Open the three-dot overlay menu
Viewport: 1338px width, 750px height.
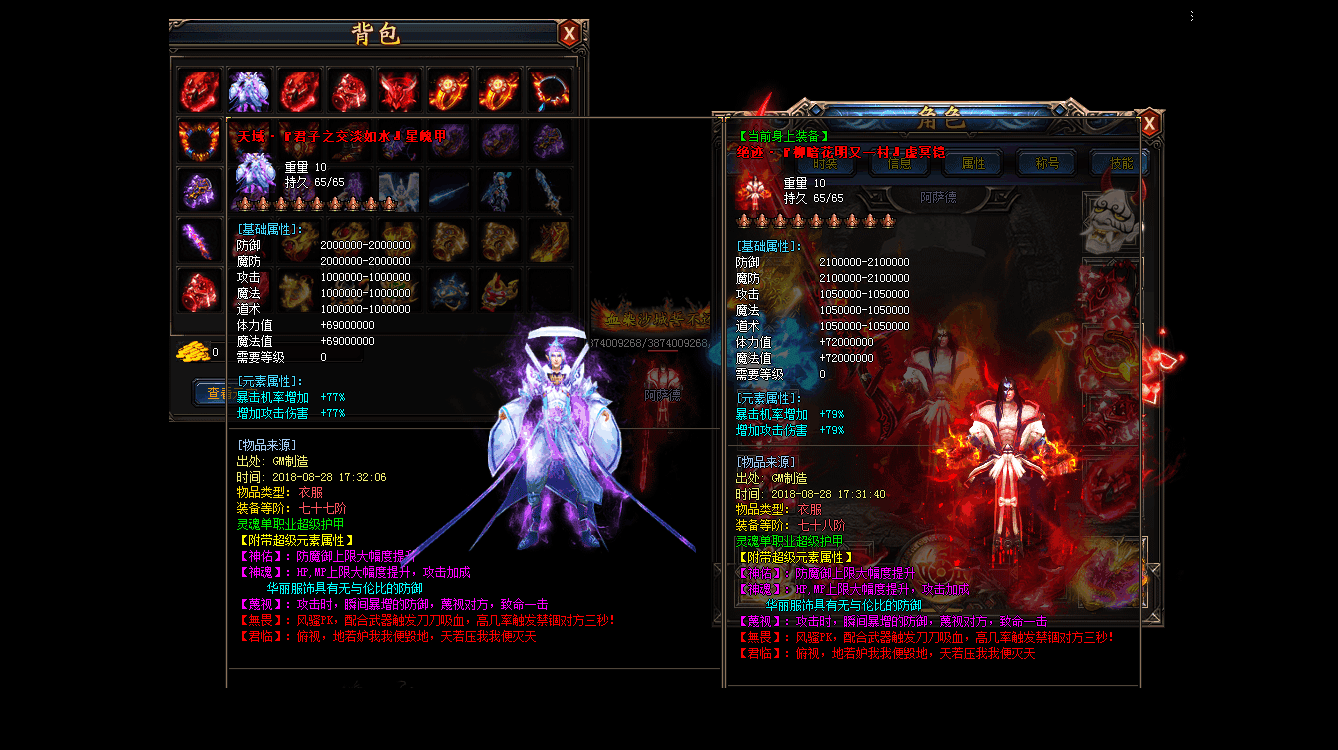point(1192,16)
